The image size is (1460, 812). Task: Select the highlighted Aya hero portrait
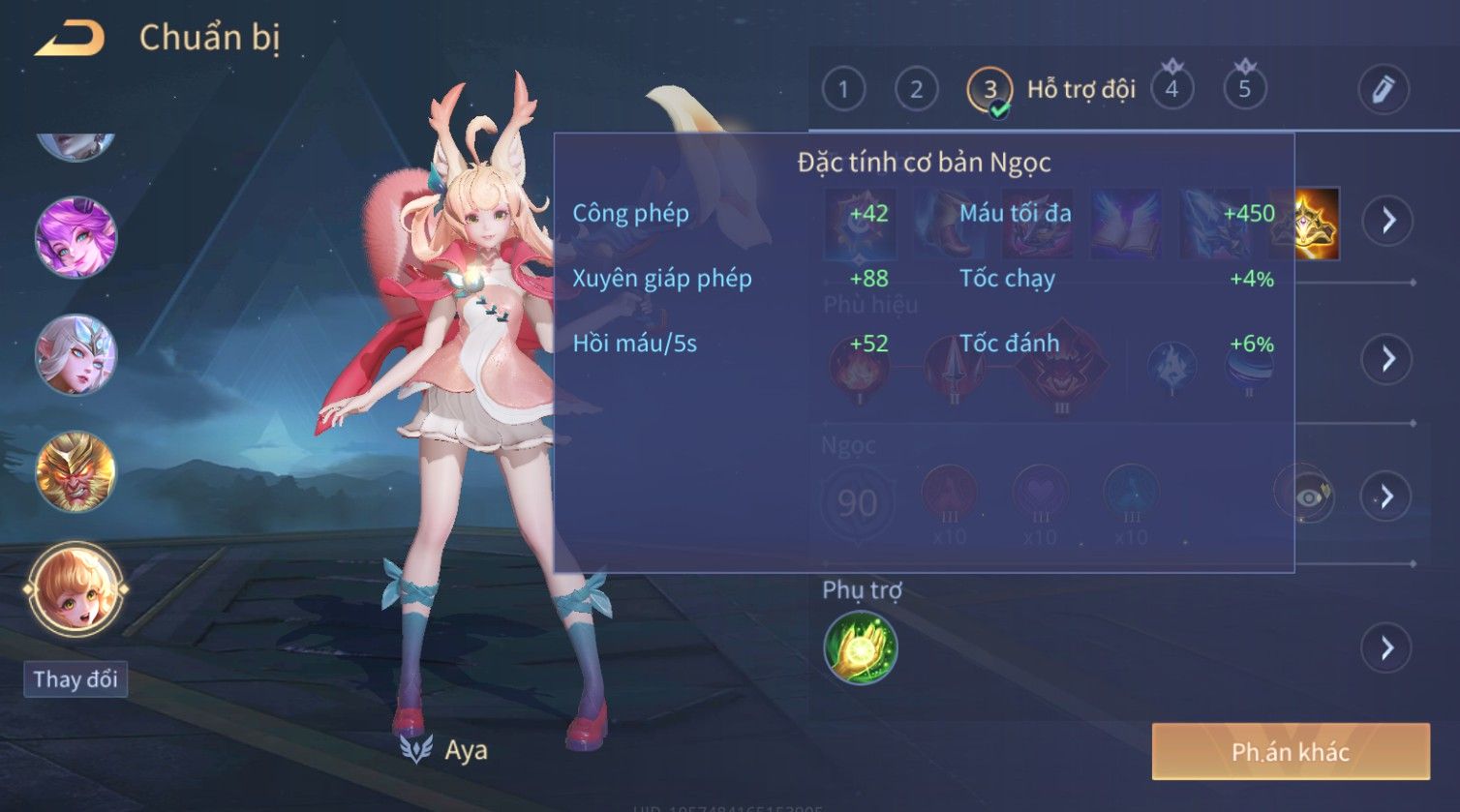(x=76, y=588)
